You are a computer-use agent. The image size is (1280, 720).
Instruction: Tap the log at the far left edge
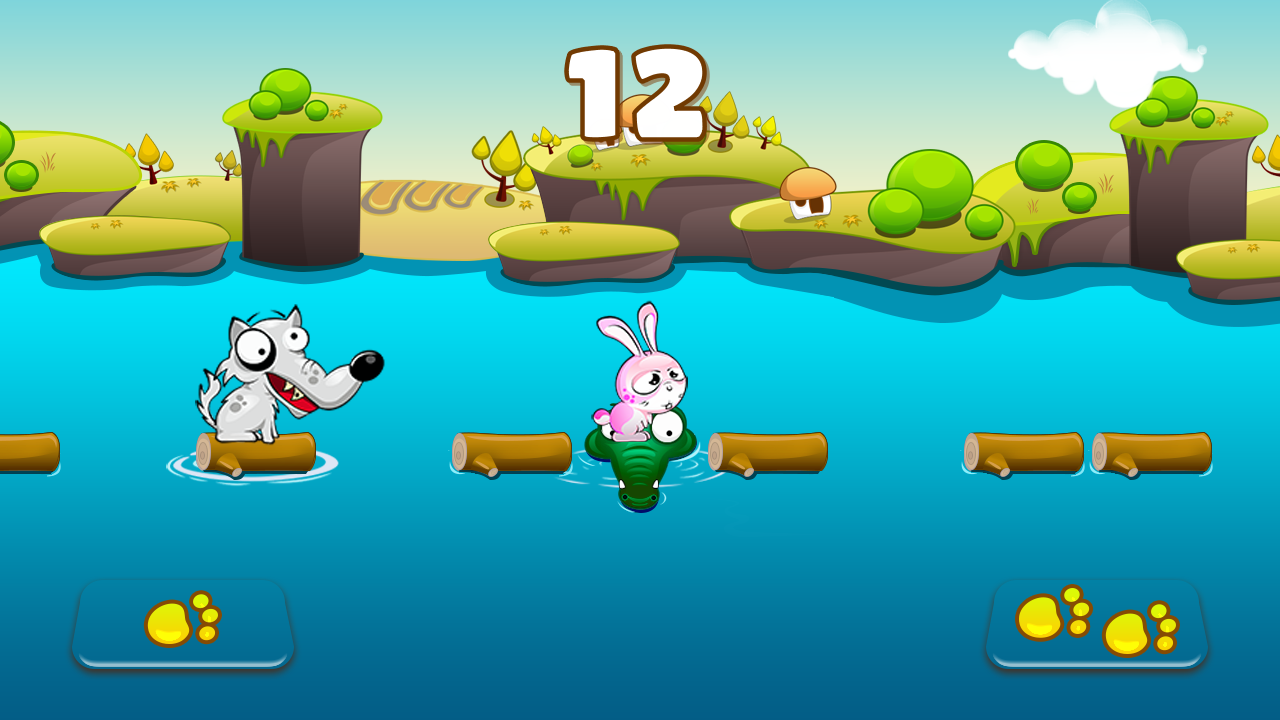[x=25, y=450]
